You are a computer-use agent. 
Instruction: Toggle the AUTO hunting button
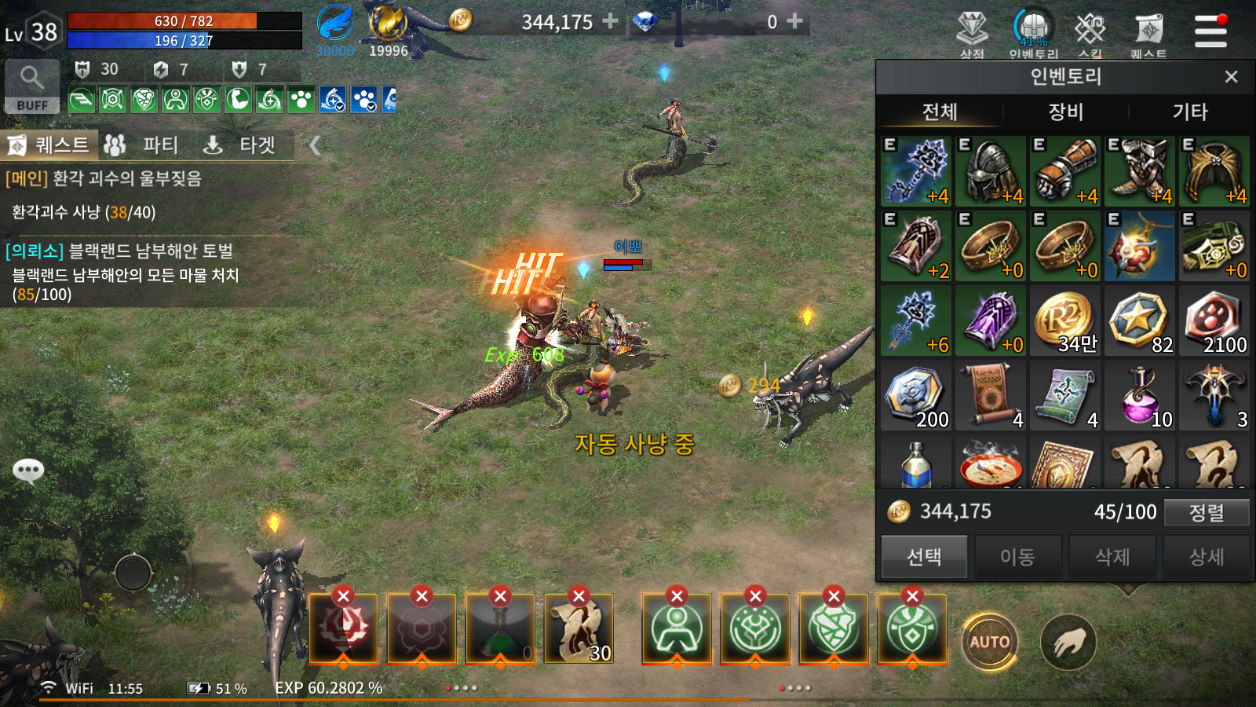990,641
